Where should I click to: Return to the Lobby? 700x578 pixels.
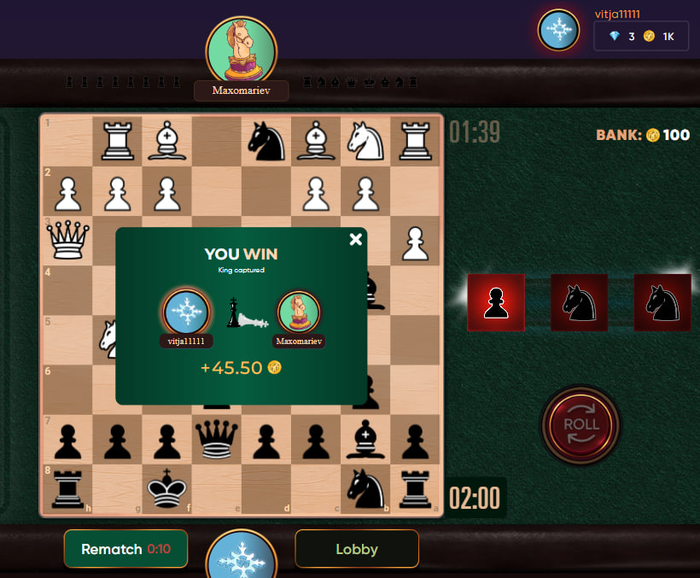[x=356, y=549]
